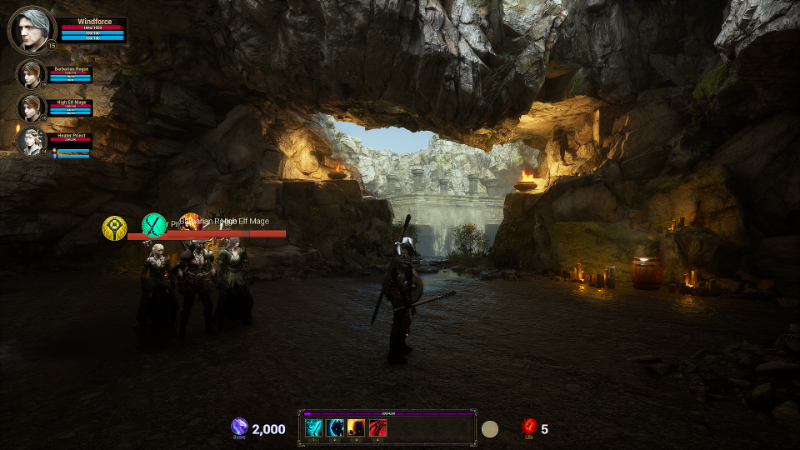Screen dimensions: 800x450
Task: Activate the first cyan slash ability
Action: [x=314, y=428]
